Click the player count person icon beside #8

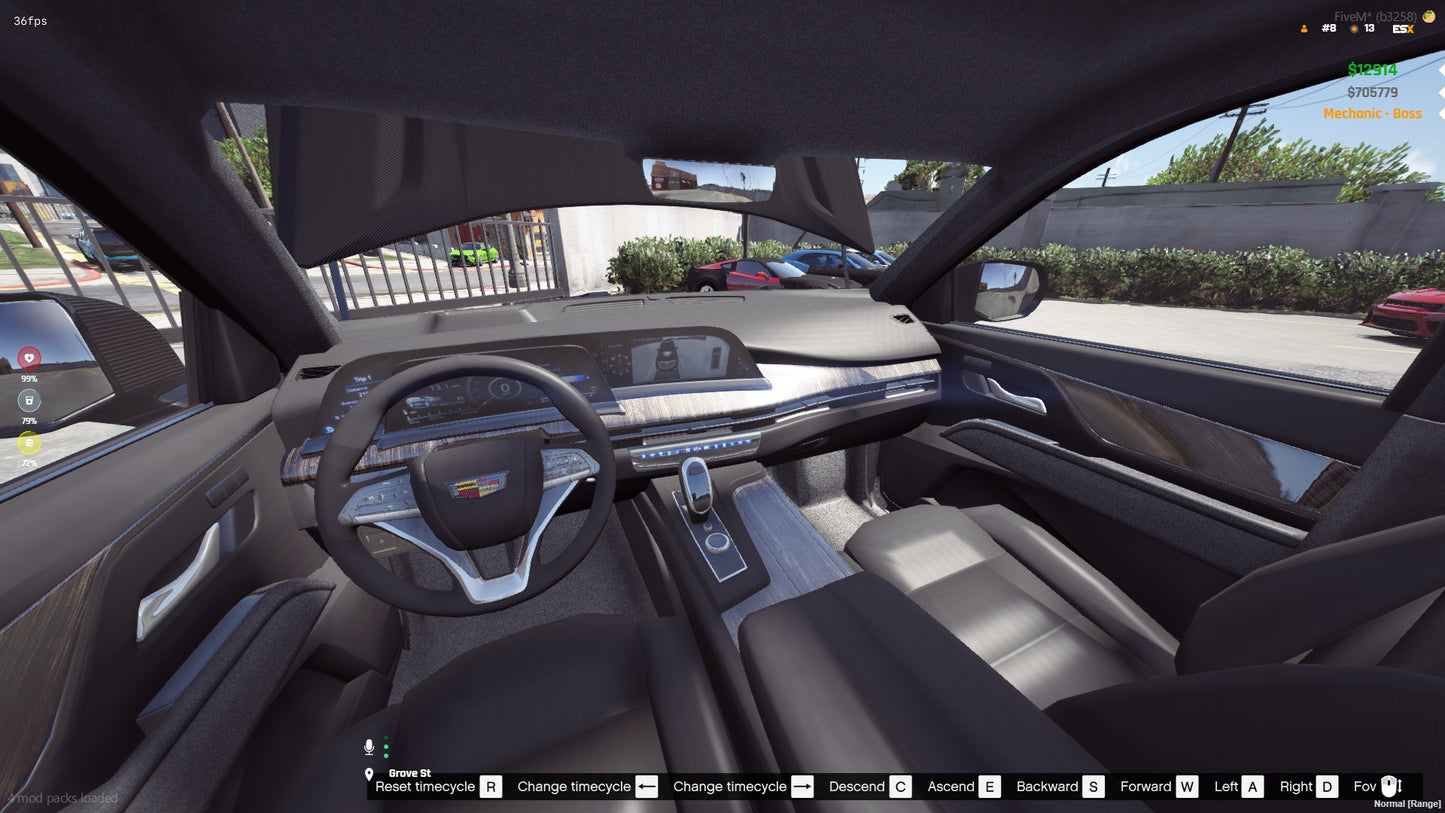tap(1303, 28)
